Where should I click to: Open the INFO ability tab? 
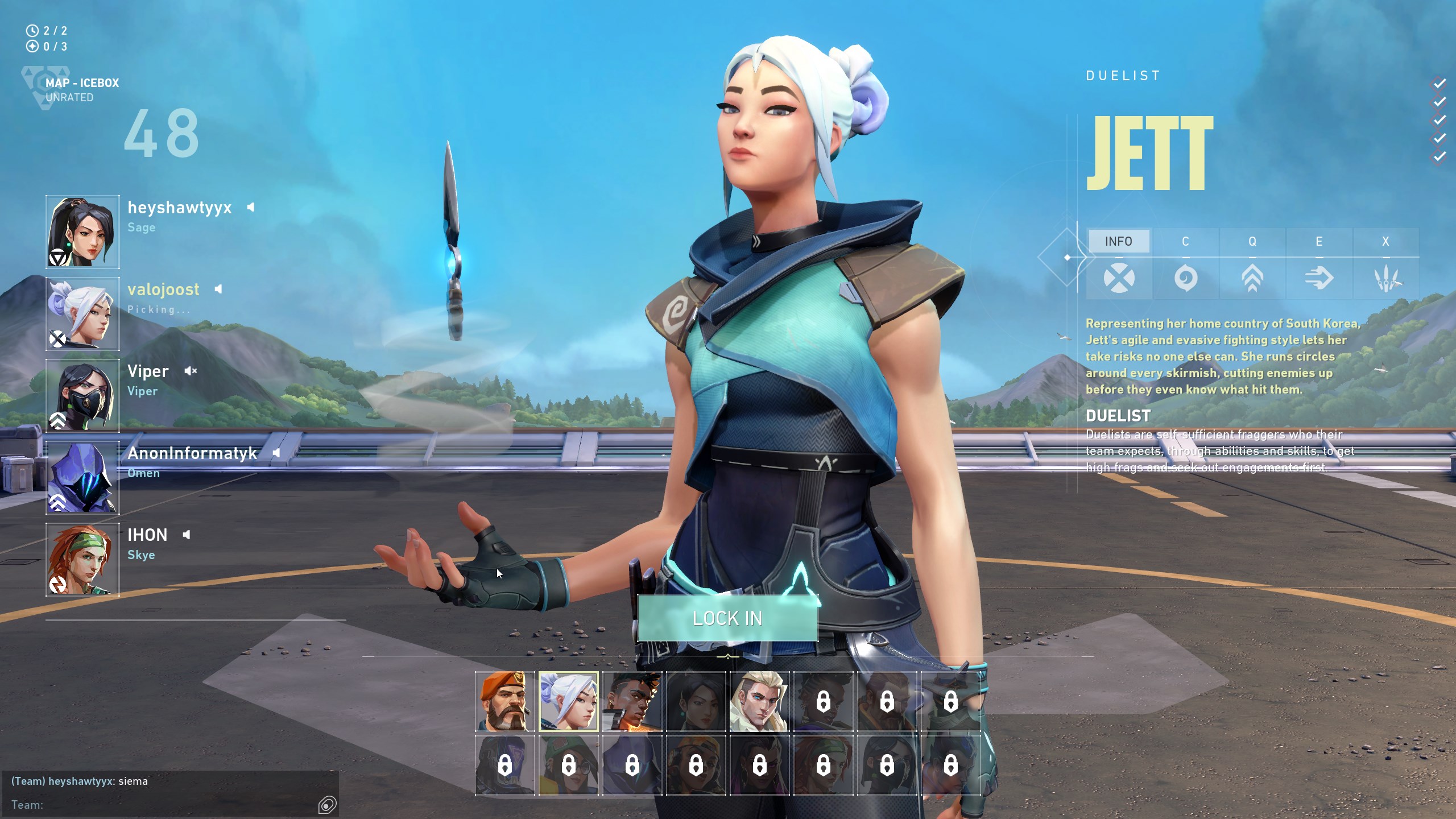point(1118,241)
